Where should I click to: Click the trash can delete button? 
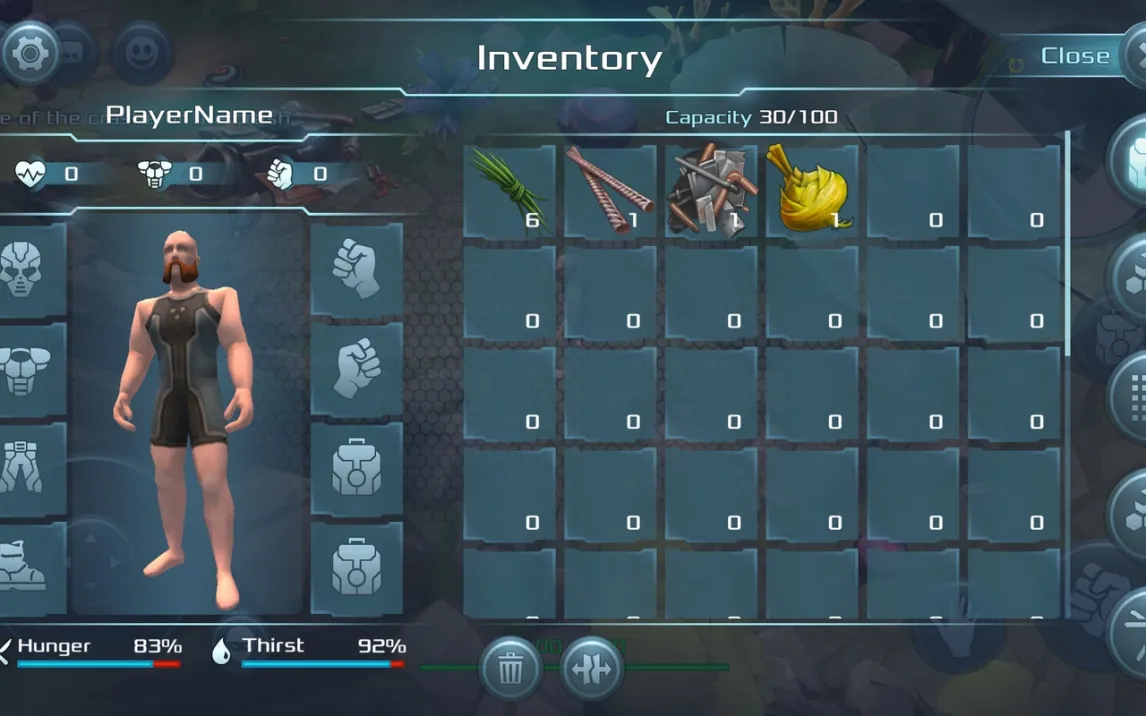coord(511,669)
